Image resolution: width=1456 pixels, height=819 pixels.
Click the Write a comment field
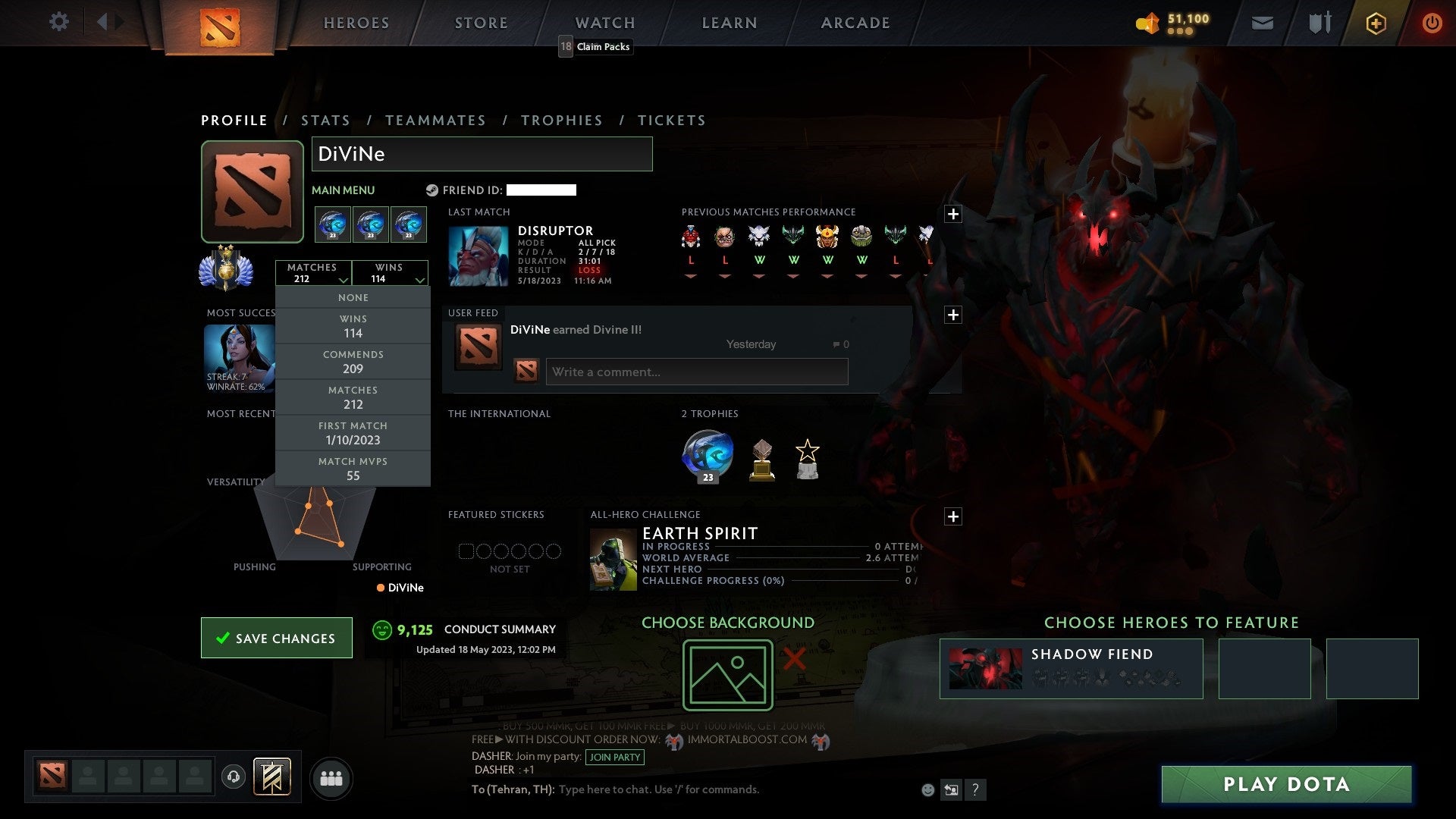(696, 372)
